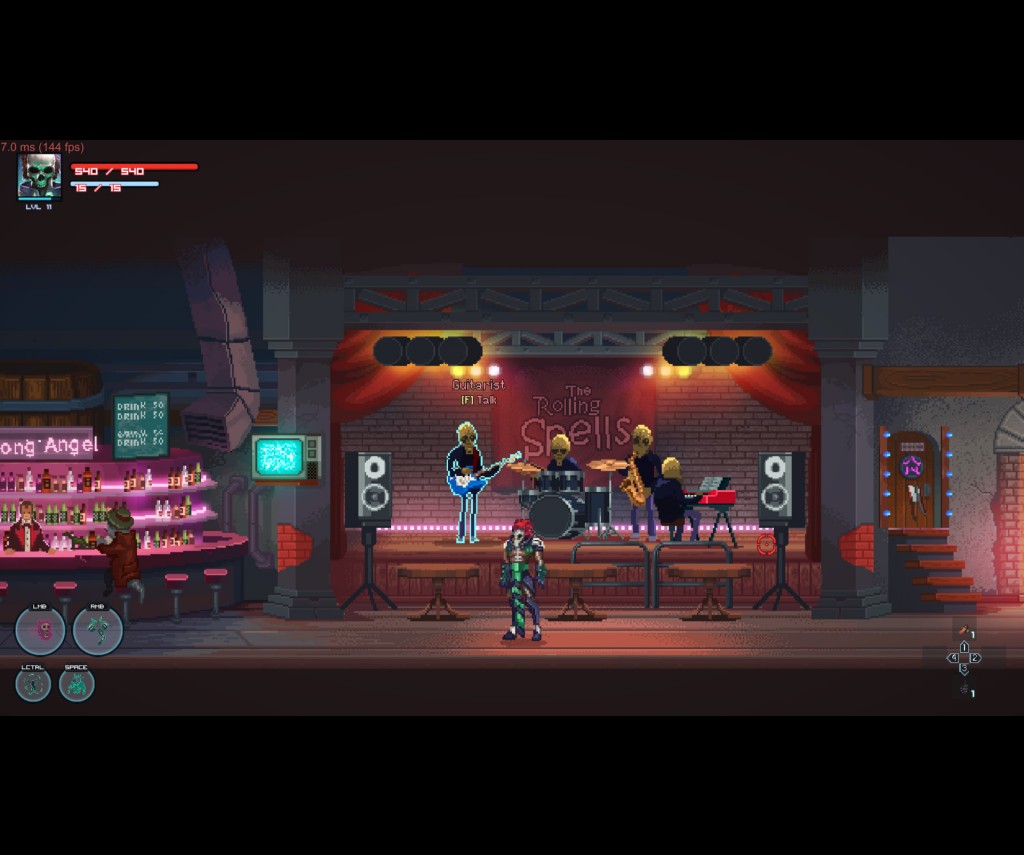Select the LCTRL ability icon
Image resolution: width=1024 pixels, height=855 pixels.
coord(33,684)
